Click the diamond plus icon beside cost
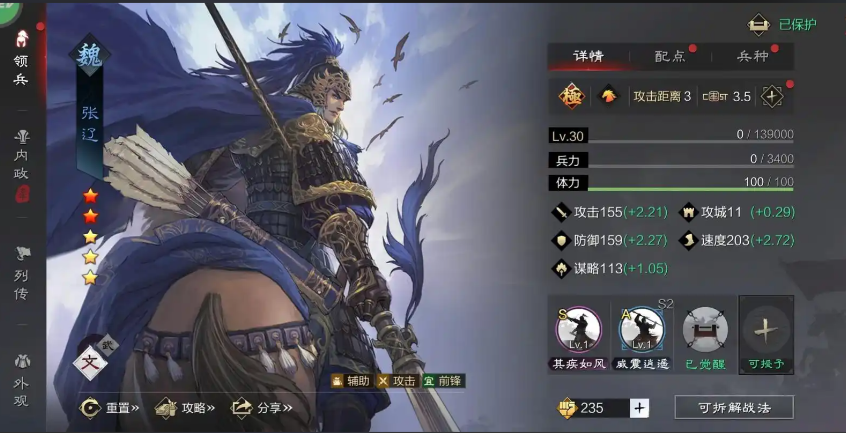846x433 pixels. coord(771,96)
